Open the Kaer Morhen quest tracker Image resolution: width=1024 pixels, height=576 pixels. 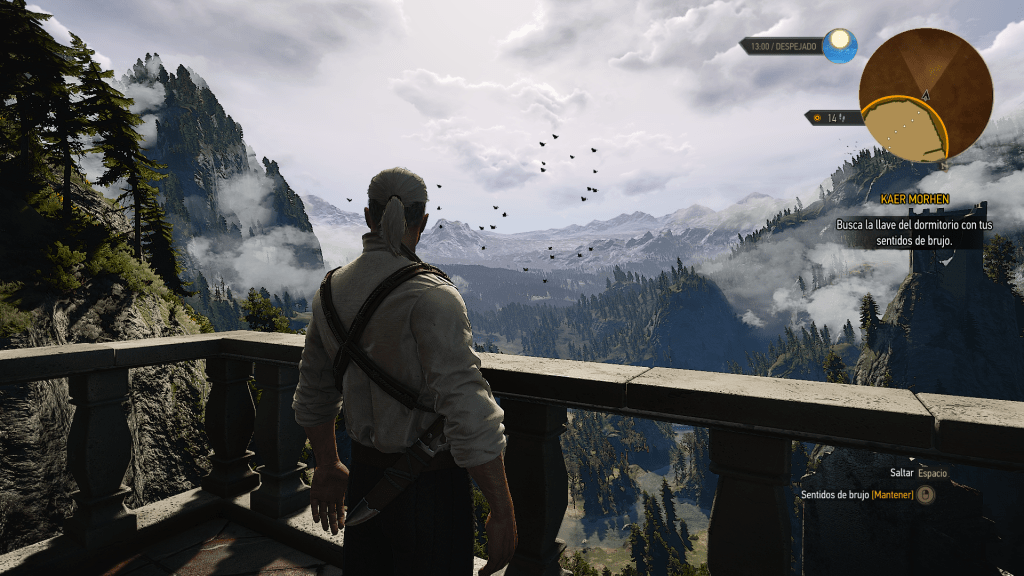click(916, 200)
